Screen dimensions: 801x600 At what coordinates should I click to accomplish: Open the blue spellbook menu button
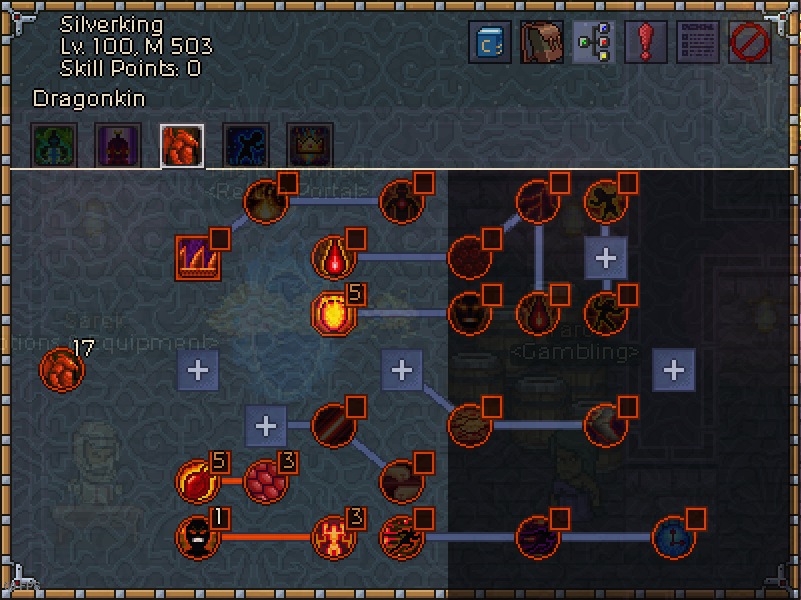tap(490, 43)
